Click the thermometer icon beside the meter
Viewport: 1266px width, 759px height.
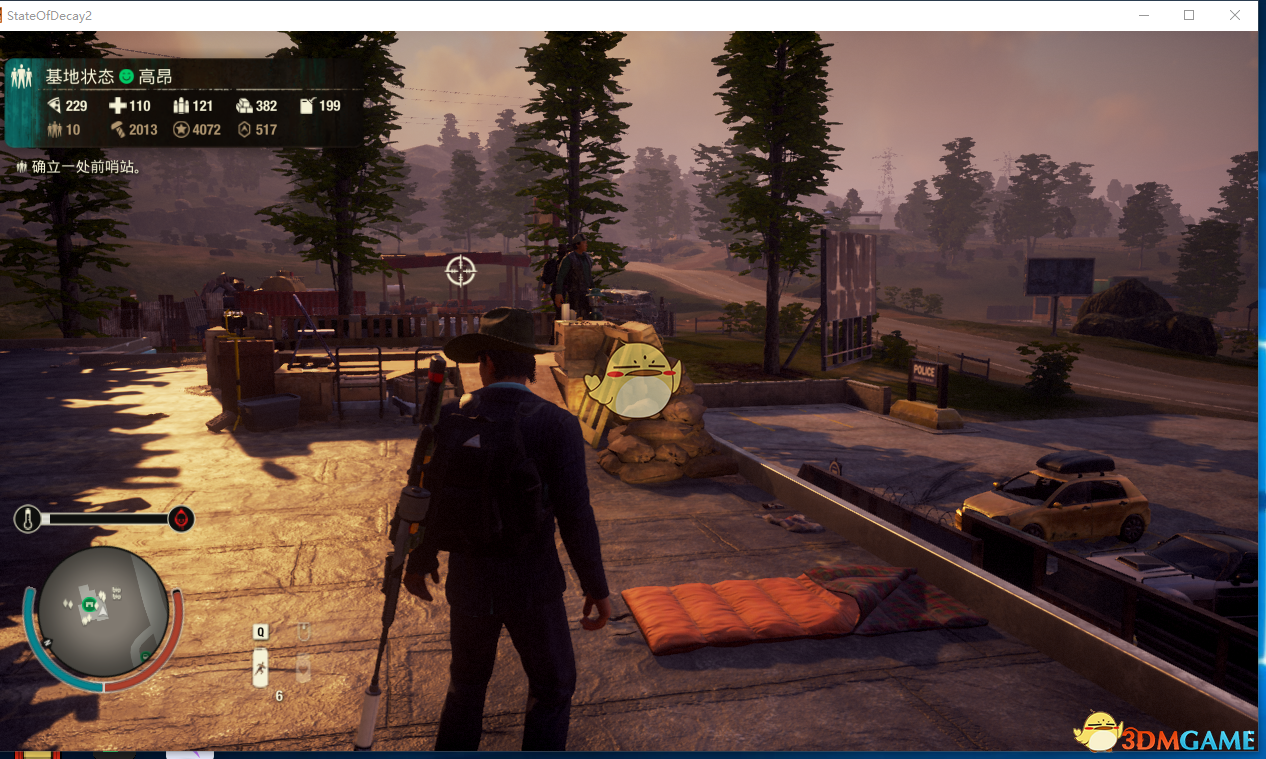[x=27, y=519]
